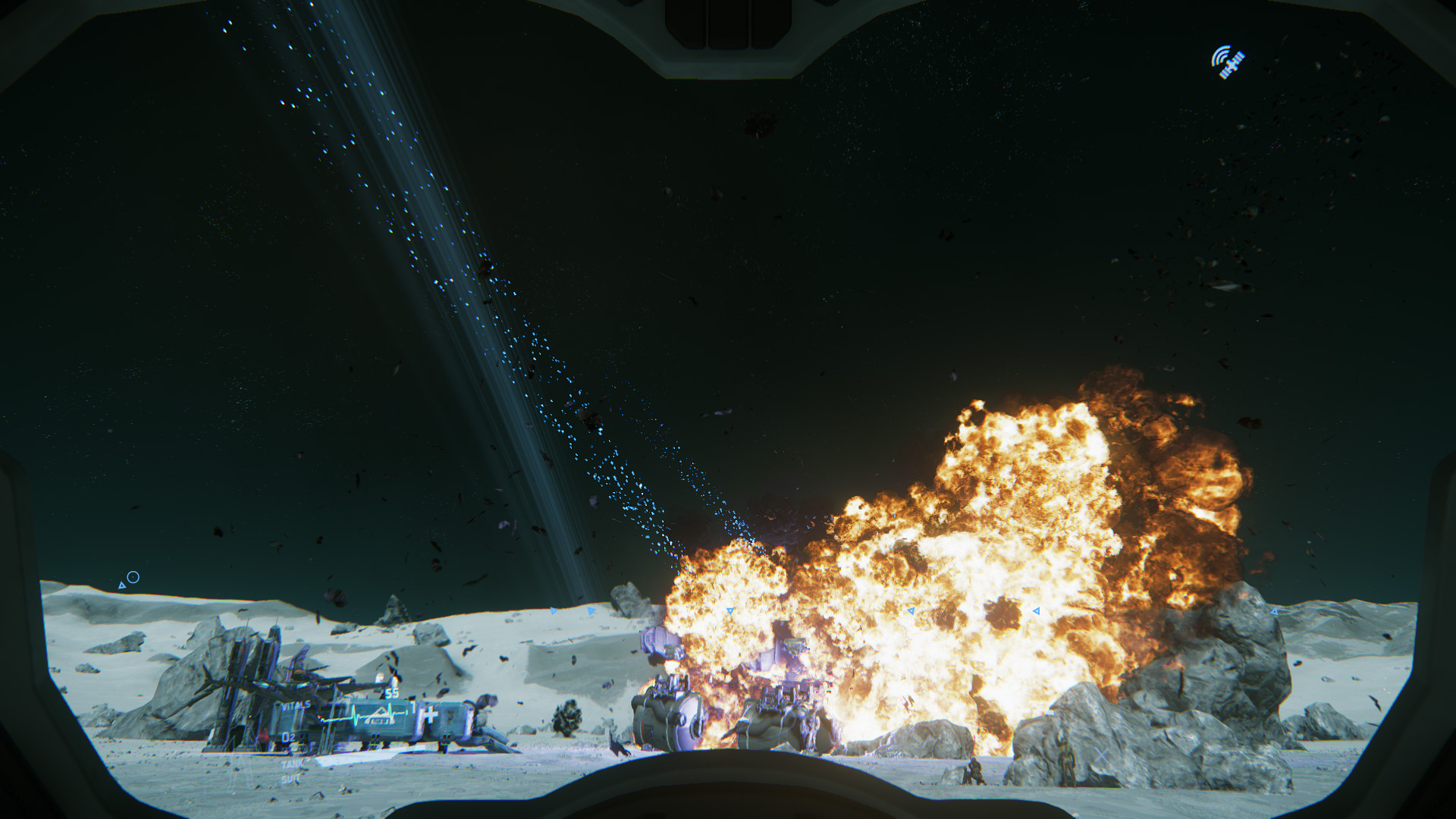Select the circular waypoint marker on the horizon

(x=133, y=577)
